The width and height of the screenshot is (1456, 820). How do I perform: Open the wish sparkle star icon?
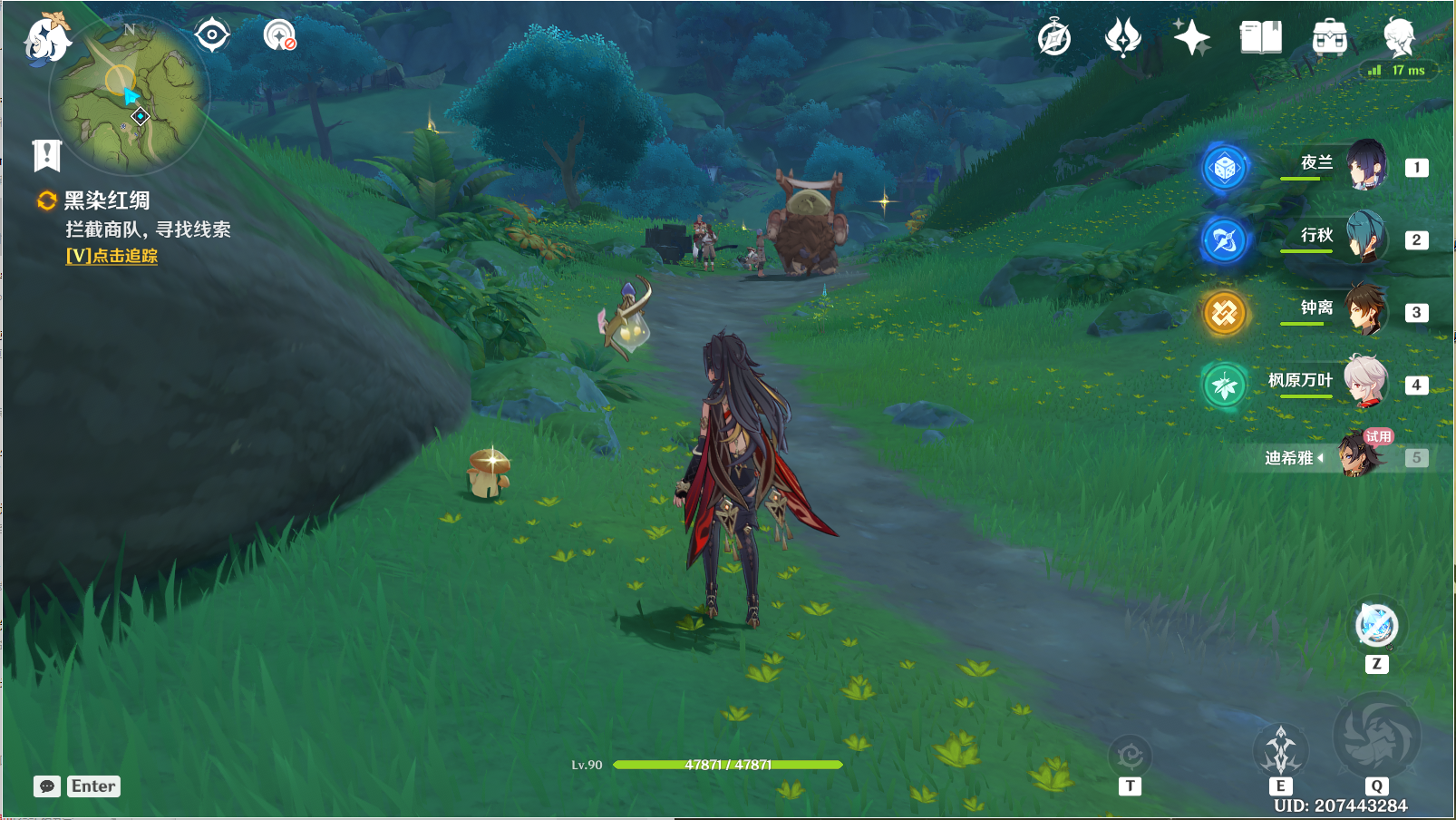tap(1191, 38)
